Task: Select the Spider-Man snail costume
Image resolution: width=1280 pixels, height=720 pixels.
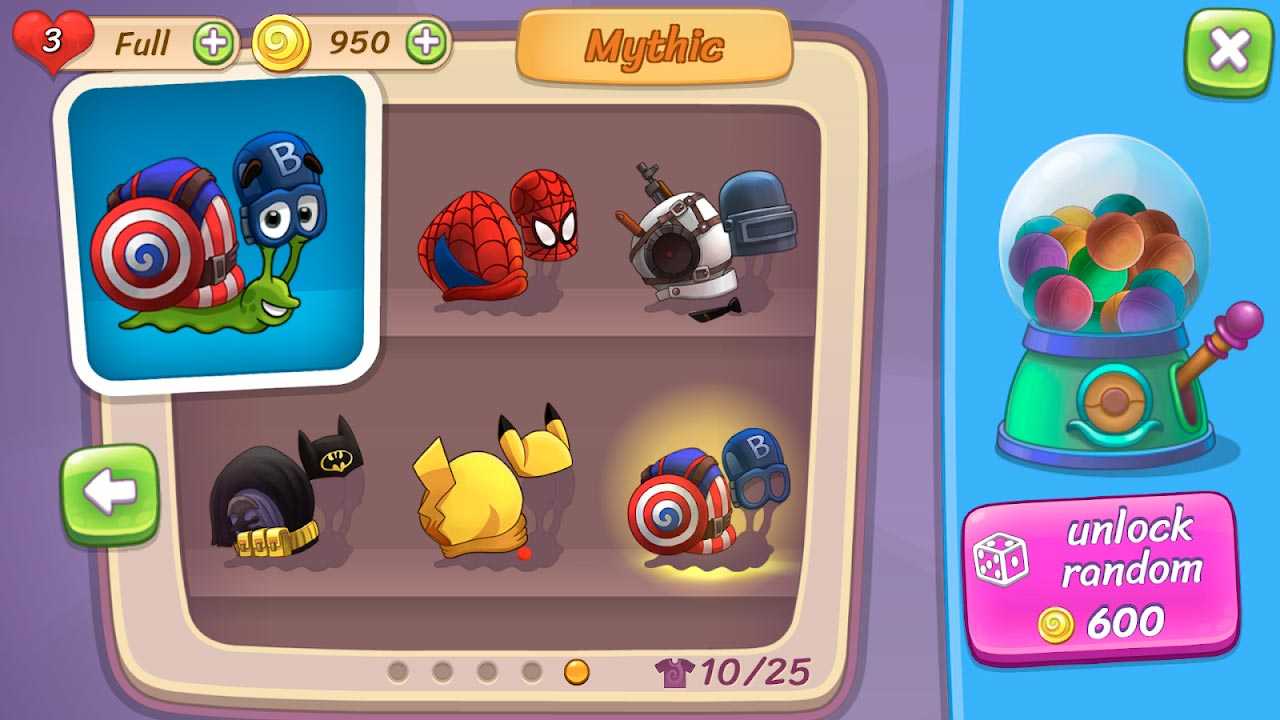Action: click(497, 237)
